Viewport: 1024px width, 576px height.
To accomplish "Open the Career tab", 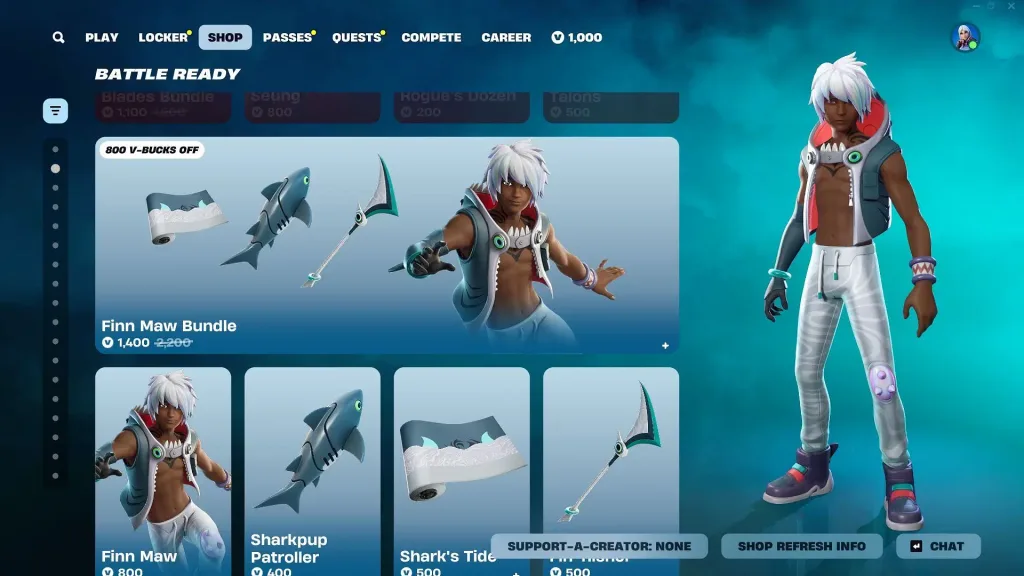I will coord(506,38).
